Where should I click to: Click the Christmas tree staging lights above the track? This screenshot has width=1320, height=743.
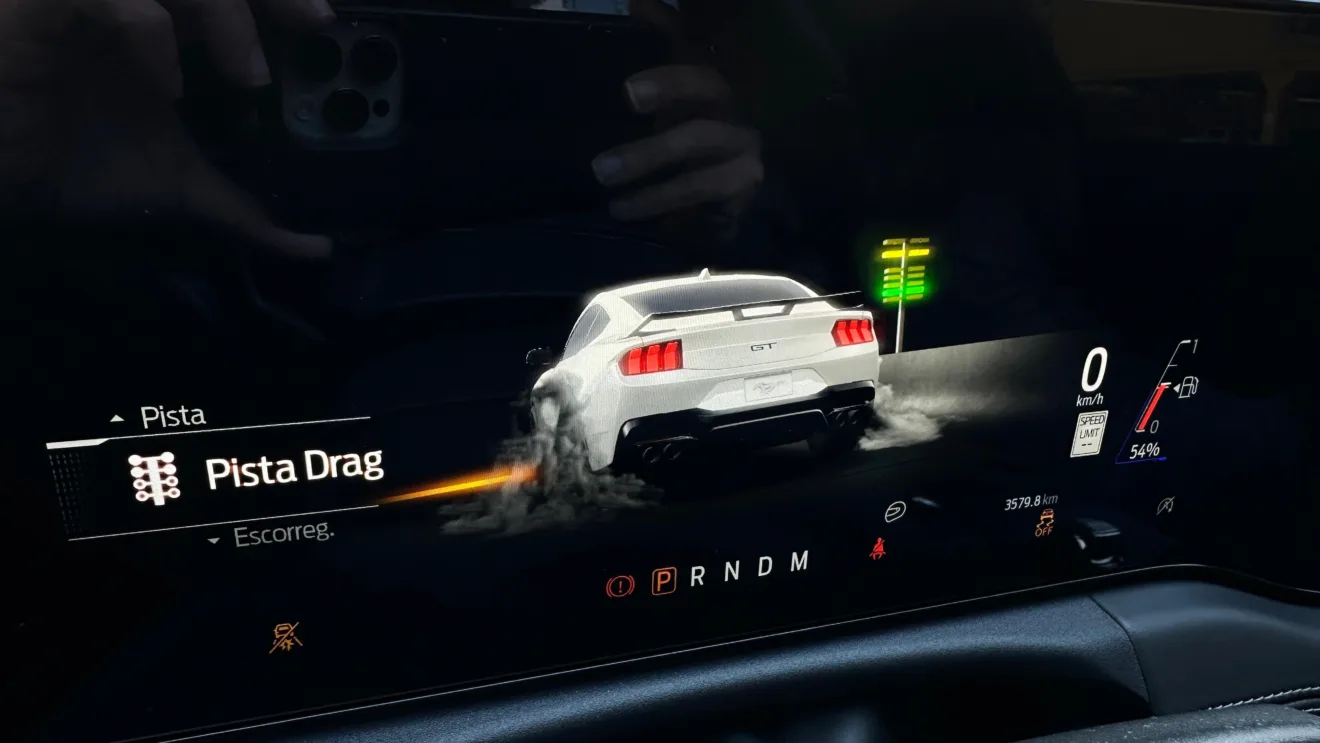click(x=903, y=270)
